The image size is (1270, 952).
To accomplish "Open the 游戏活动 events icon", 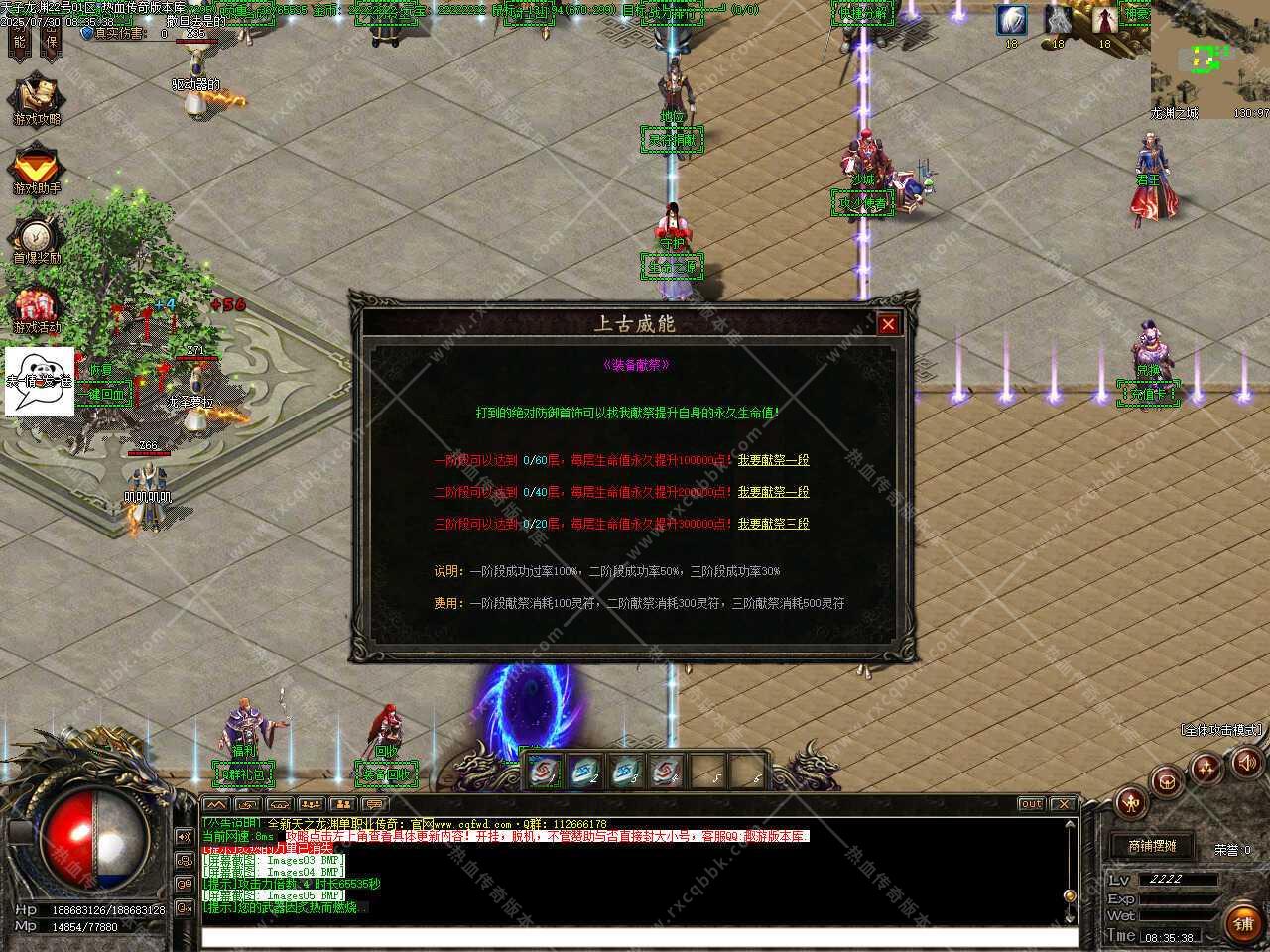I will click(36, 308).
